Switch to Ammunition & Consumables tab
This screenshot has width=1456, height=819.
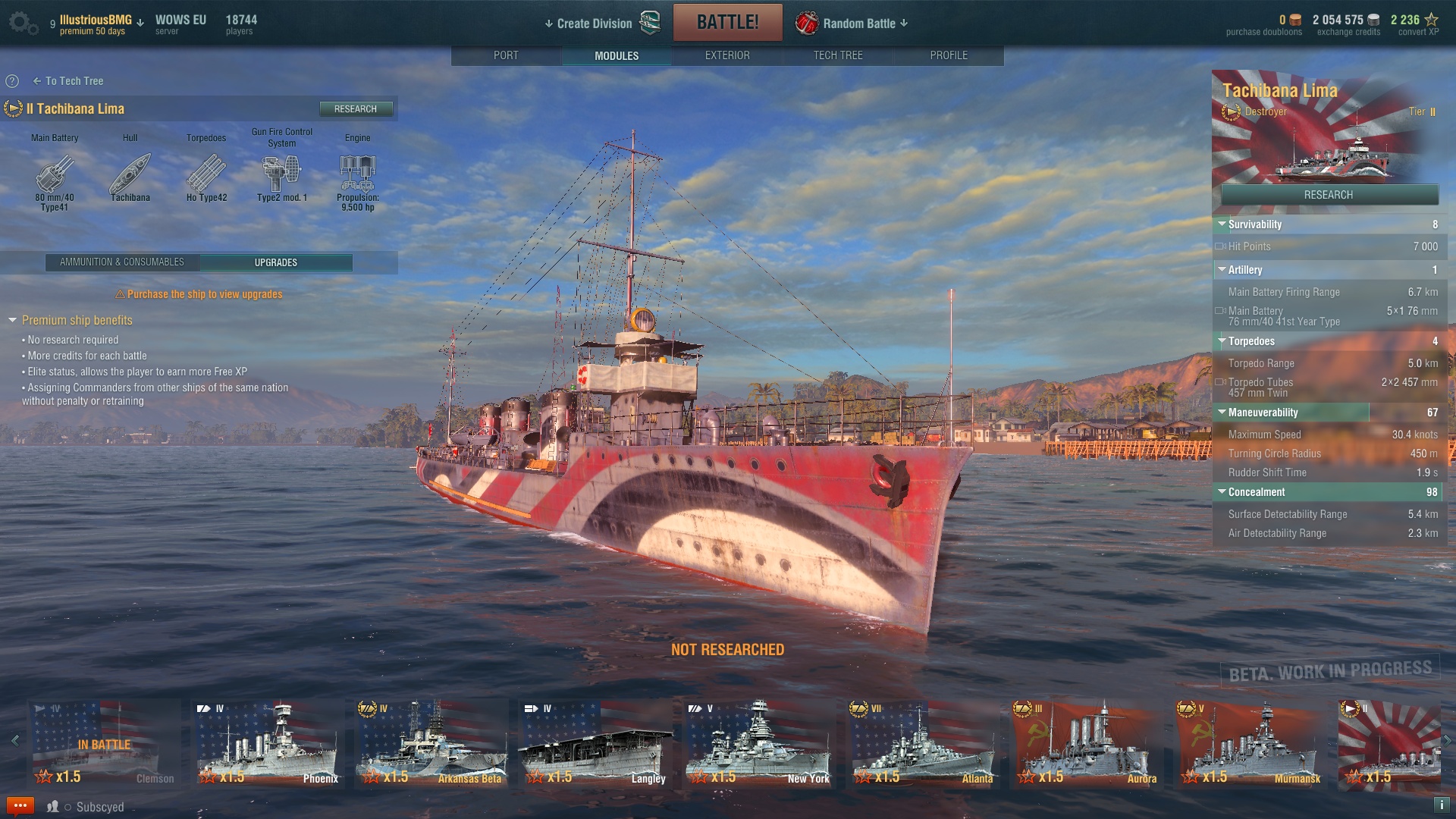[x=122, y=262]
